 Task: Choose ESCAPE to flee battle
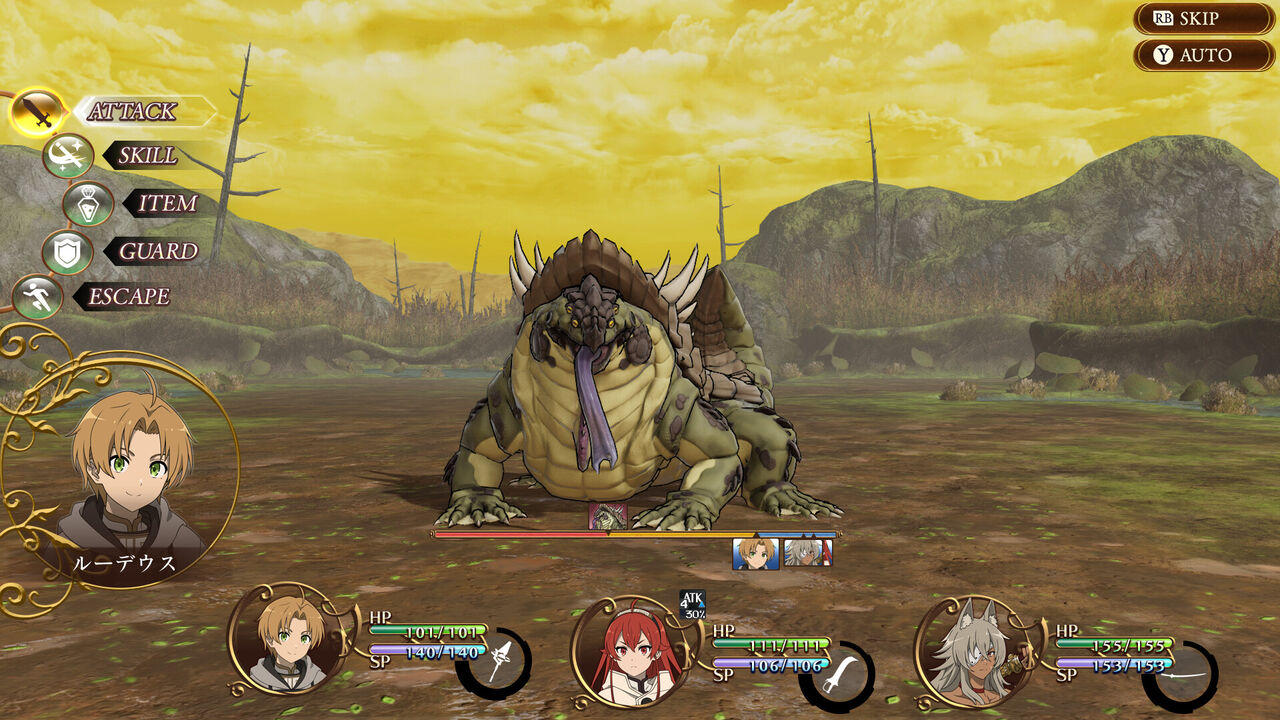pos(128,297)
